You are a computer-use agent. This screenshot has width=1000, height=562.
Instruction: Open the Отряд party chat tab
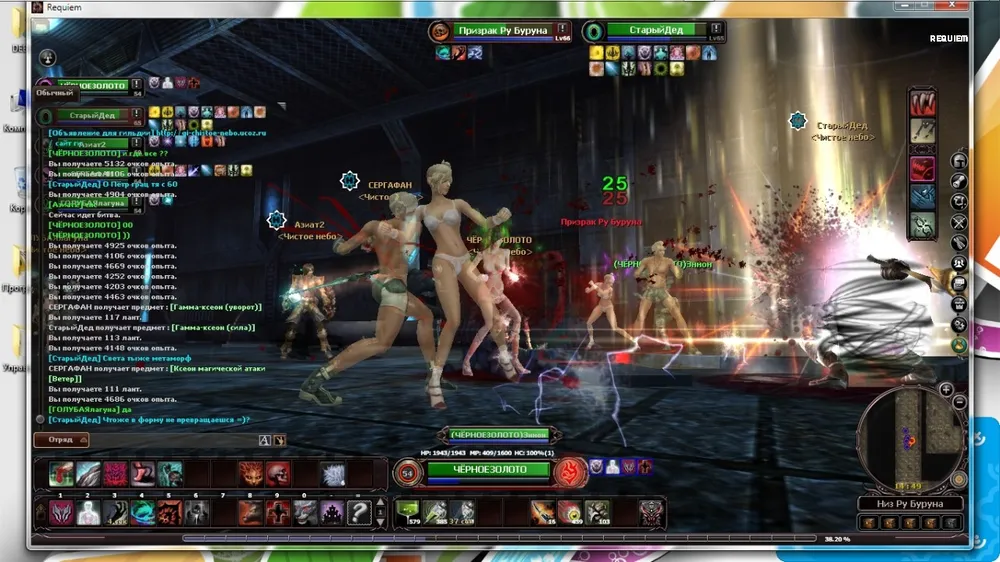click(x=61, y=440)
